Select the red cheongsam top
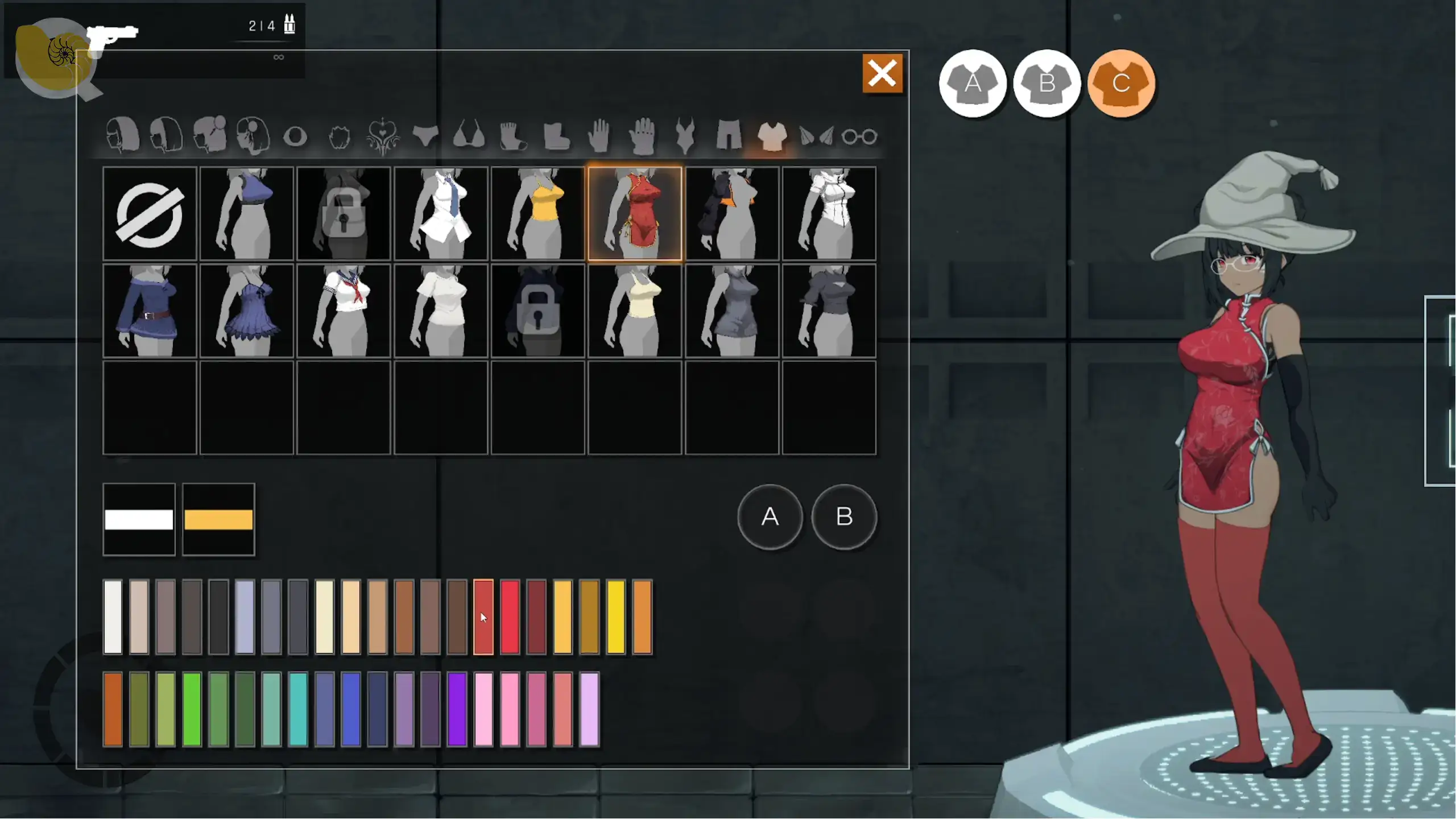The image size is (1456, 819). 635,214
